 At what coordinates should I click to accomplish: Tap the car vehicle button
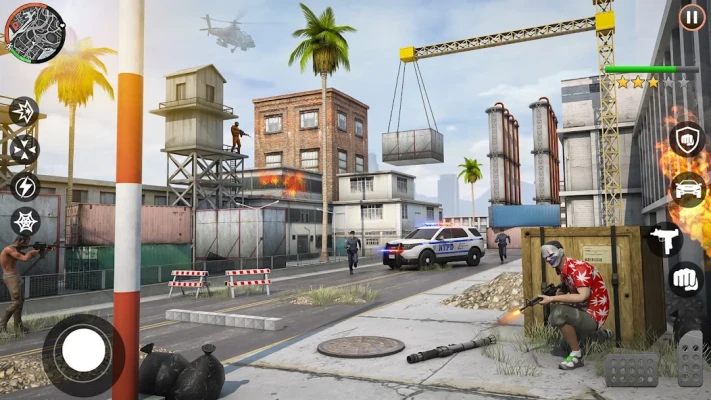688,189
